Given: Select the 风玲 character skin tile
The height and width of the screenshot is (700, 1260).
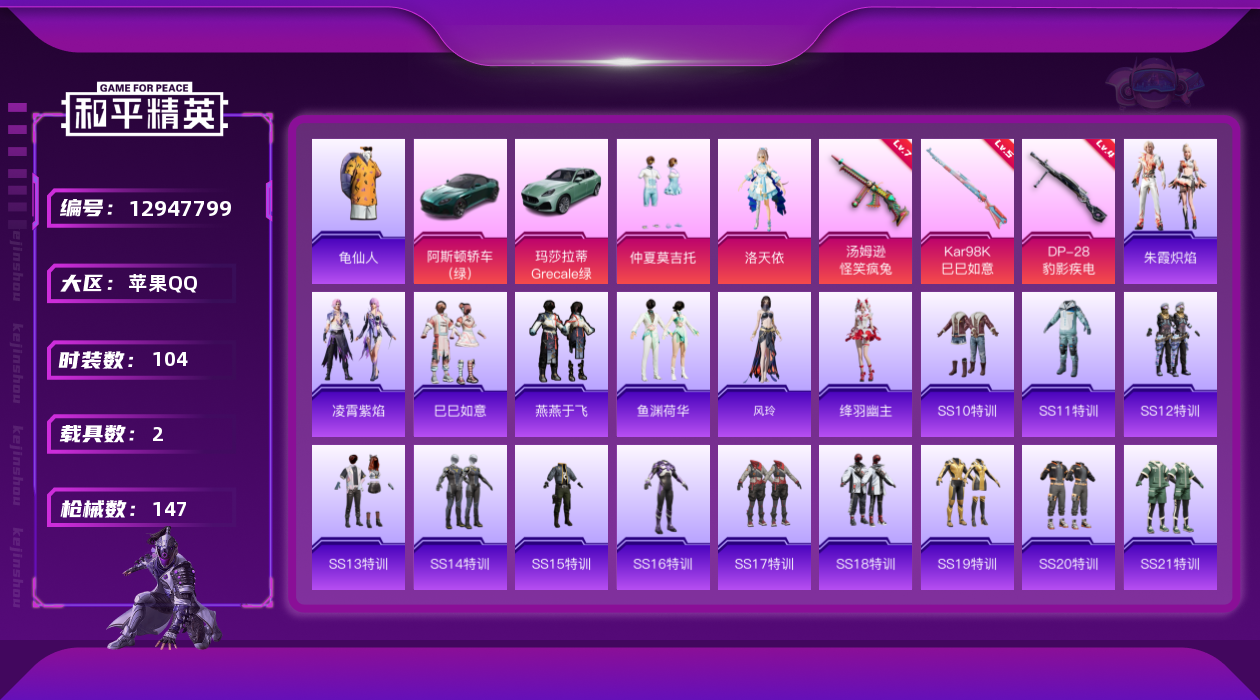Looking at the screenshot, I should coord(764,364).
